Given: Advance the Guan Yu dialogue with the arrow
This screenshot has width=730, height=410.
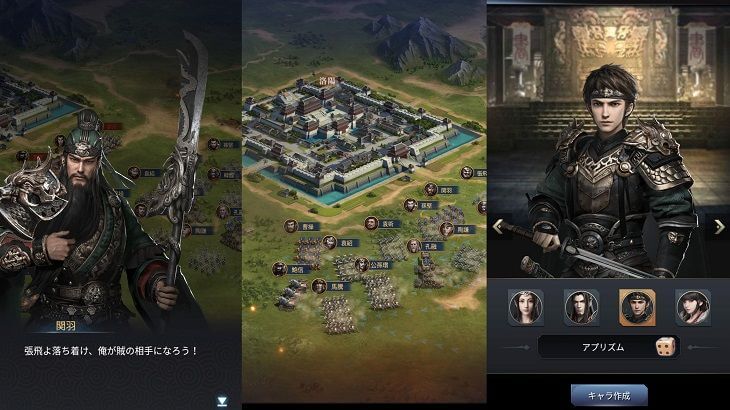Looking at the screenshot, I should tap(222, 400).
